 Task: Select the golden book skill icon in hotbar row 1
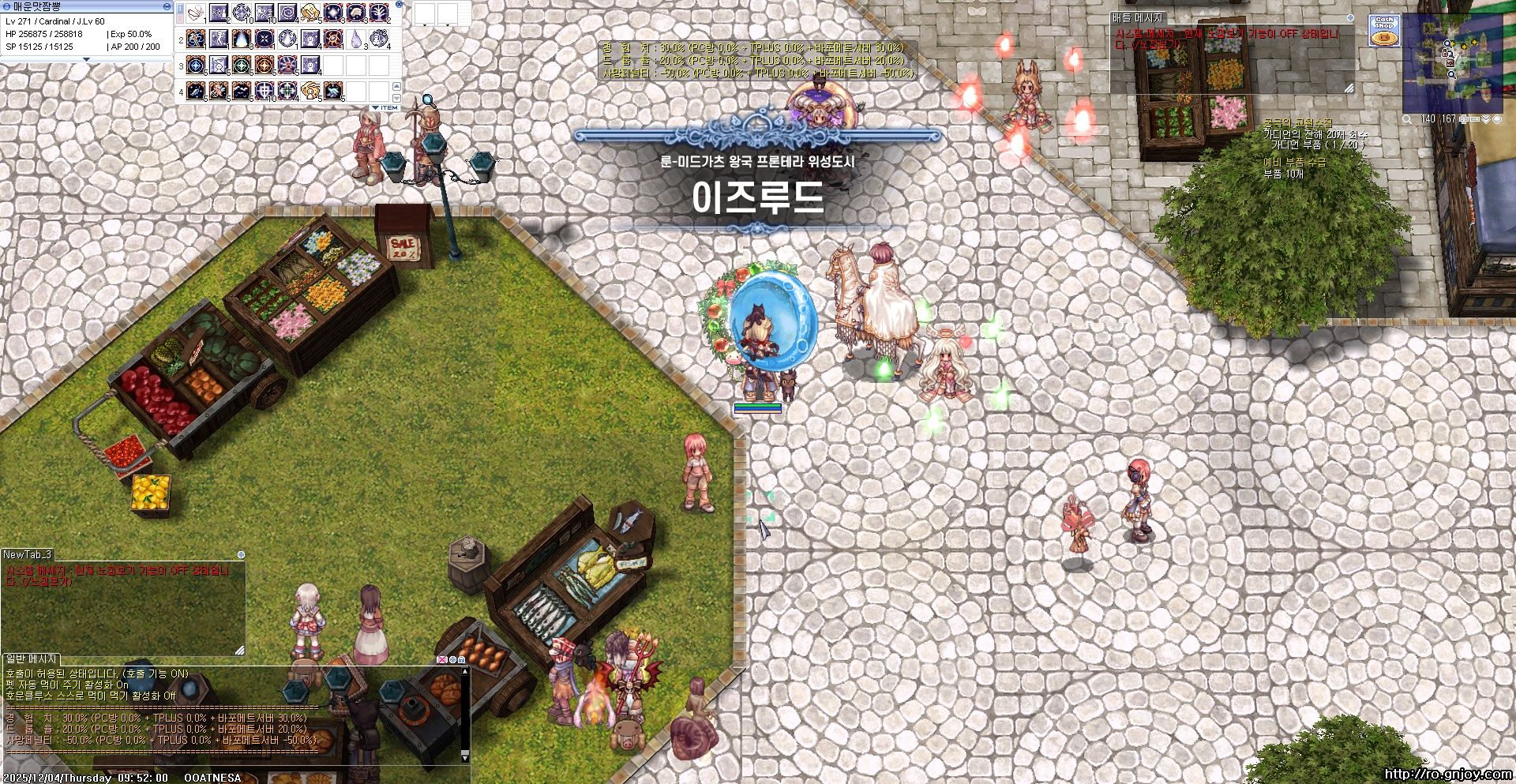click(310, 13)
